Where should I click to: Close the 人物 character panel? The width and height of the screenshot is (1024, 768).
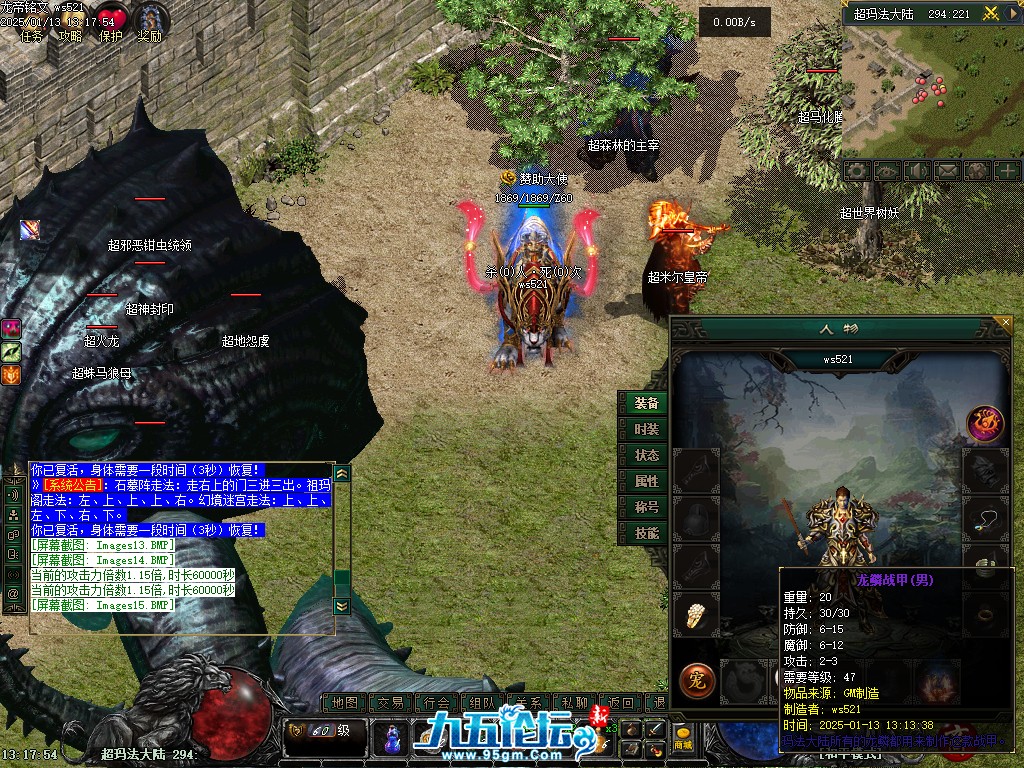(x=1004, y=323)
